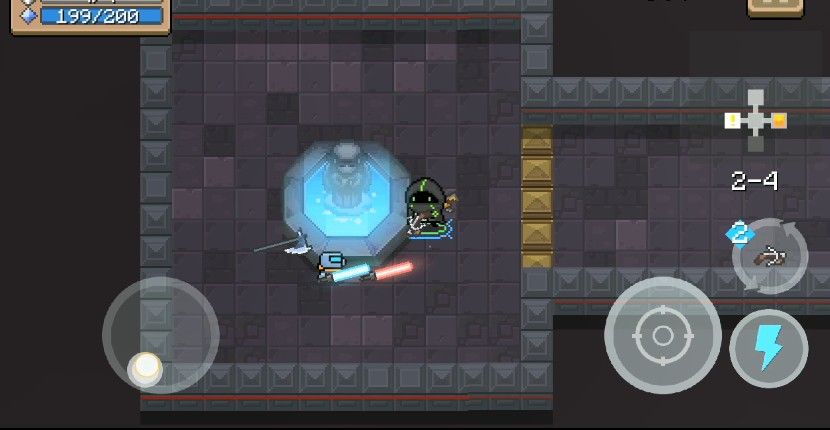The height and width of the screenshot is (430, 830).
Task: Activate the lightning bolt skill
Action: [768, 348]
